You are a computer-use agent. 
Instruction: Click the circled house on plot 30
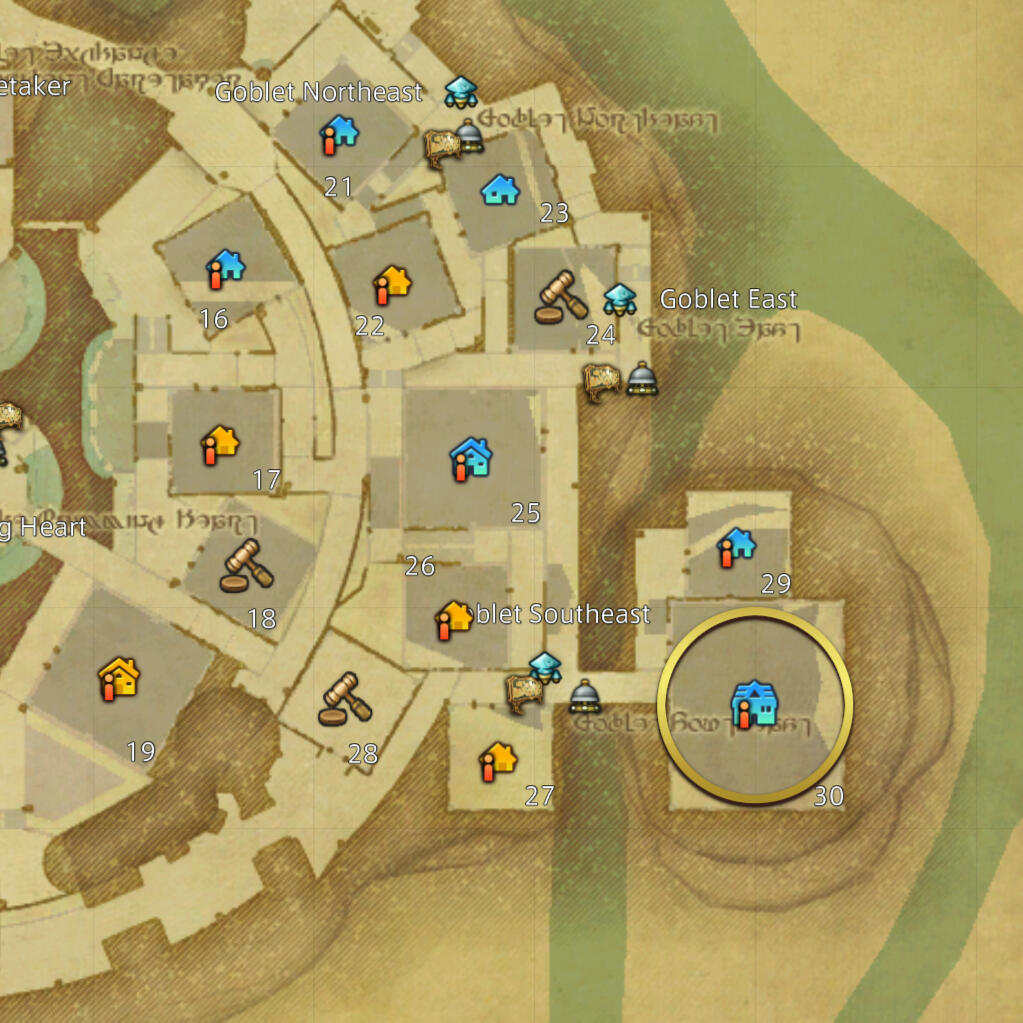pos(753,704)
